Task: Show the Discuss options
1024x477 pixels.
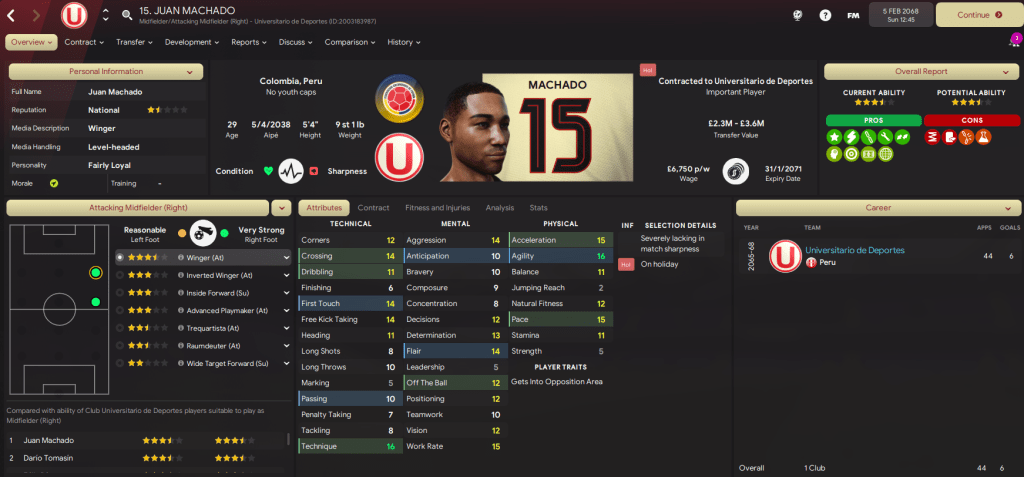Action: pos(295,42)
